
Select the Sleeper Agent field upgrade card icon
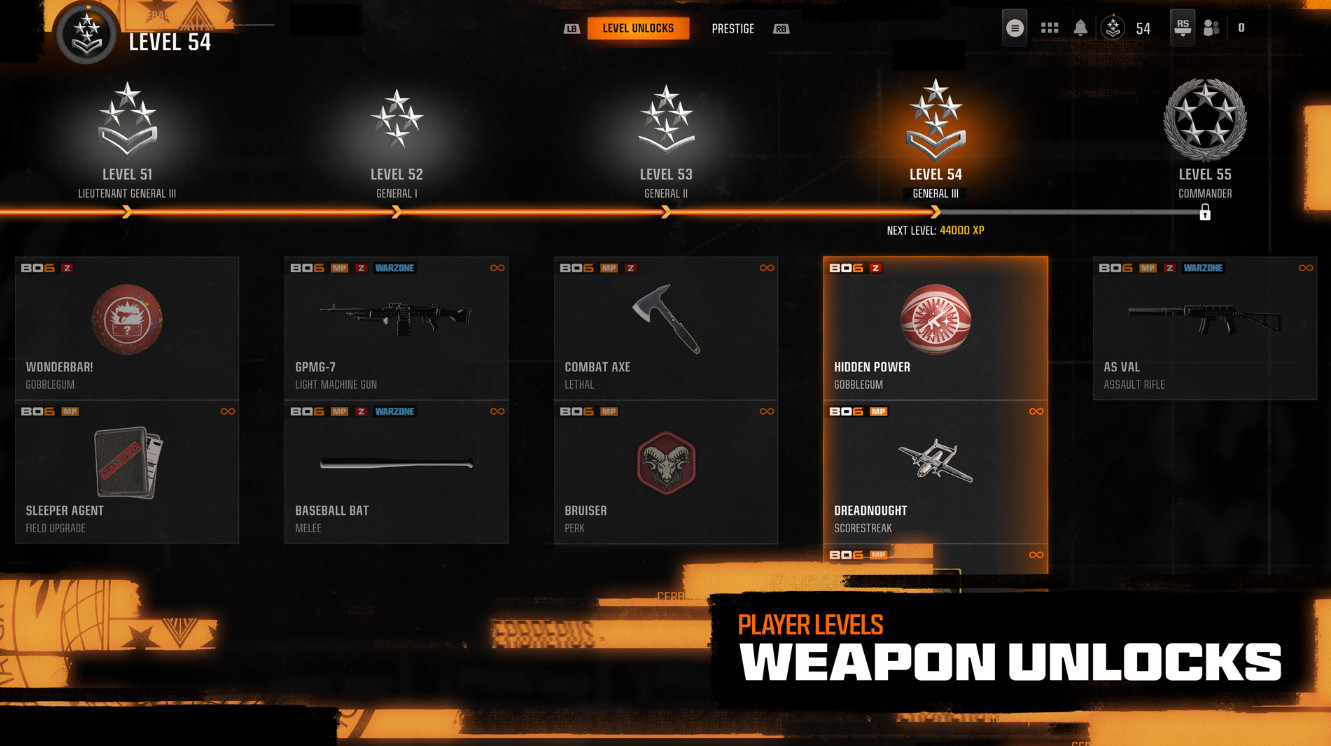tap(127, 463)
